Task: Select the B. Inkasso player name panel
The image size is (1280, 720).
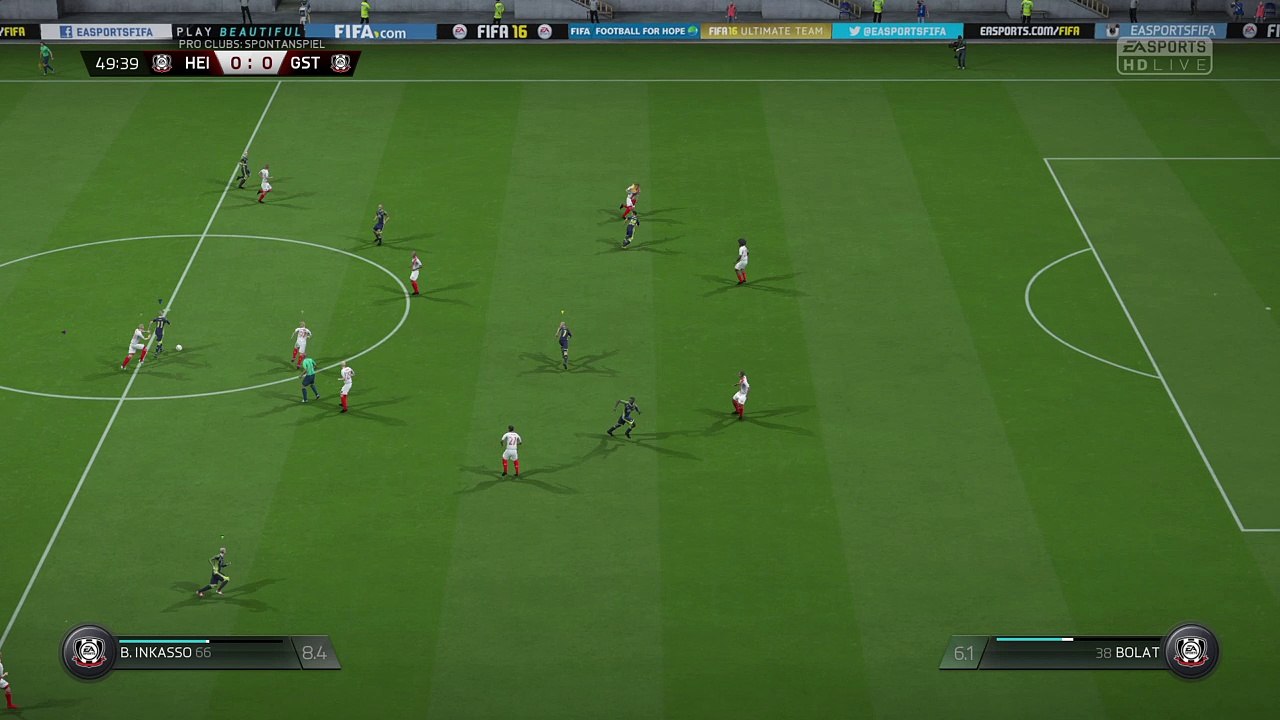Action: 200,652
